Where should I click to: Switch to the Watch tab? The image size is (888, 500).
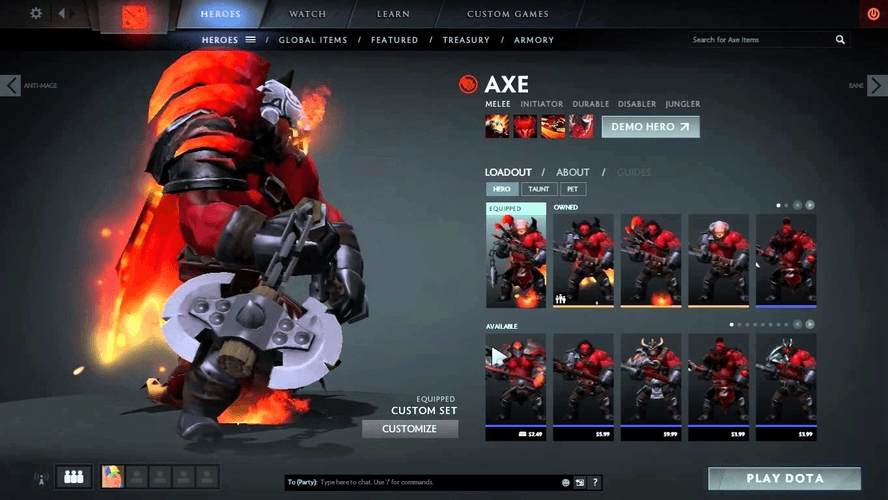[307, 14]
